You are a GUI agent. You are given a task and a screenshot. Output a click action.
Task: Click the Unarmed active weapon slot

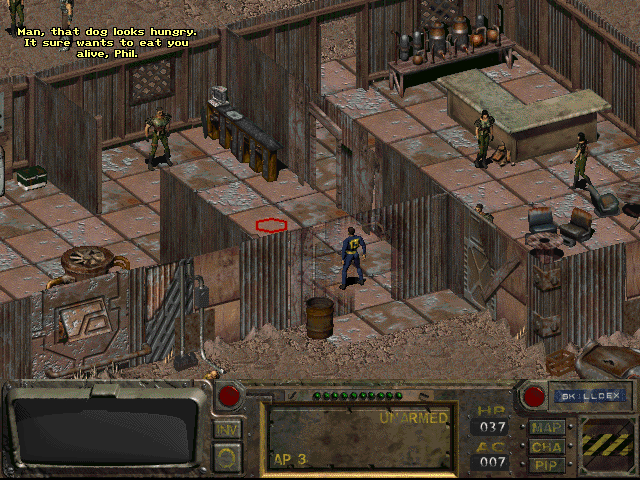point(358,437)
